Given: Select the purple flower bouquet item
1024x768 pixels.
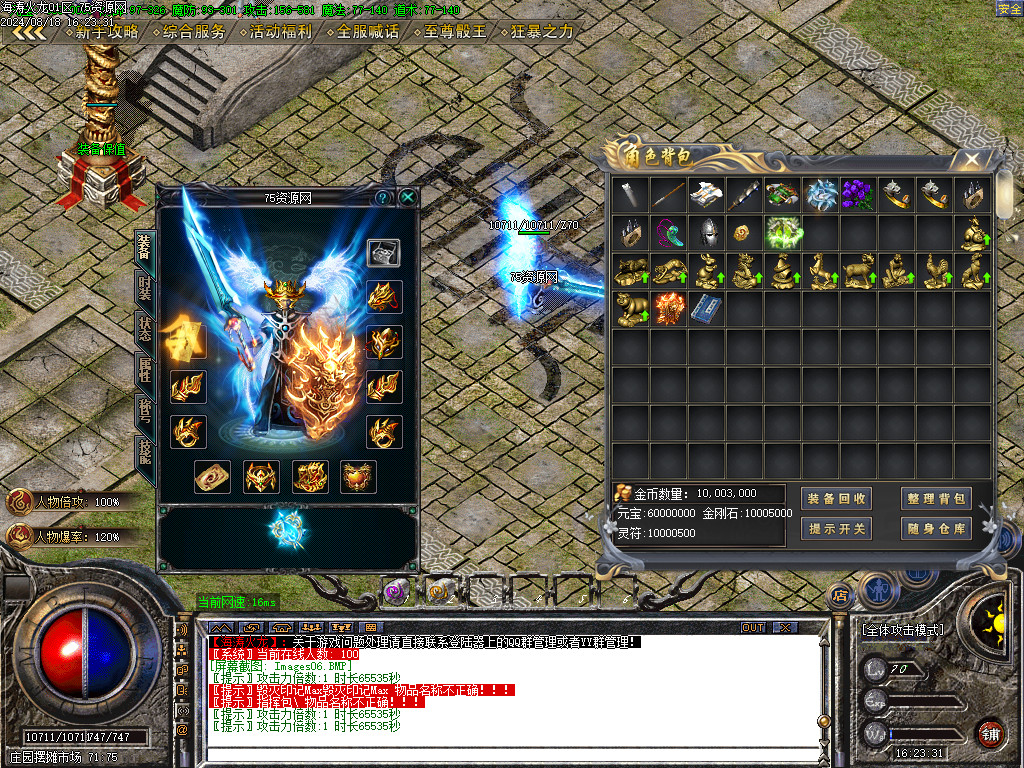Looking at the screenshot, I should click(858, 195).
